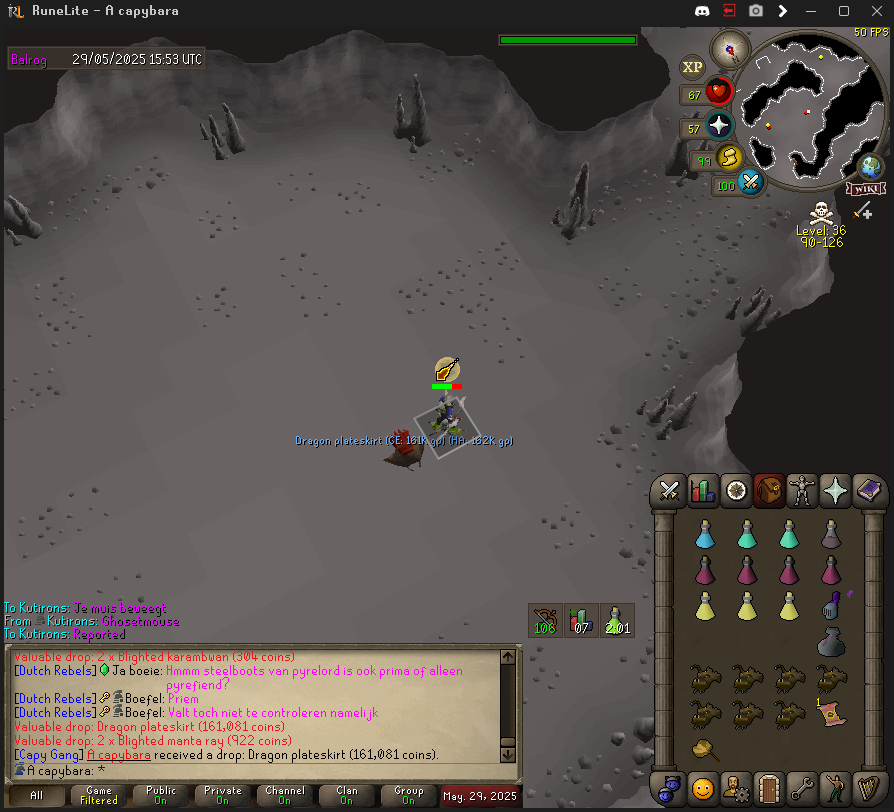Open the Magic spellbook tab
This screenshot has height=812, width=894.
[868, 491]
